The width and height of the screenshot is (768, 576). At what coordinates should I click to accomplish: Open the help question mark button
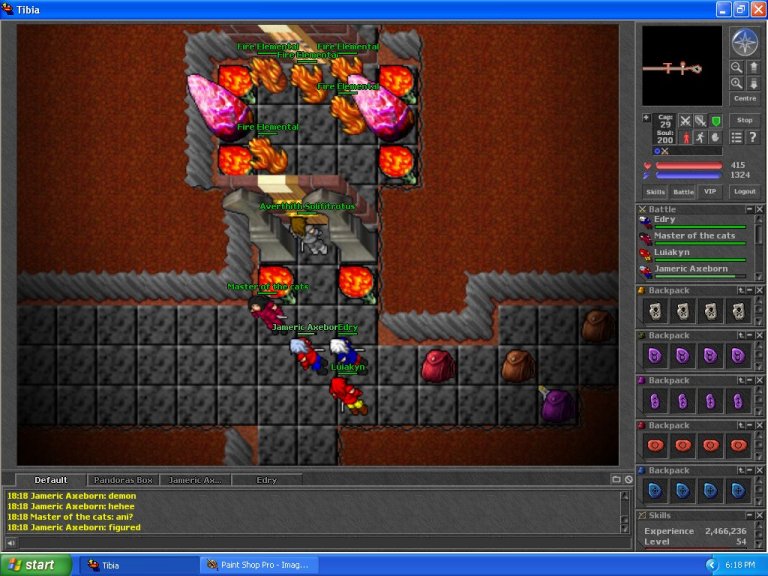pos(751,138)
